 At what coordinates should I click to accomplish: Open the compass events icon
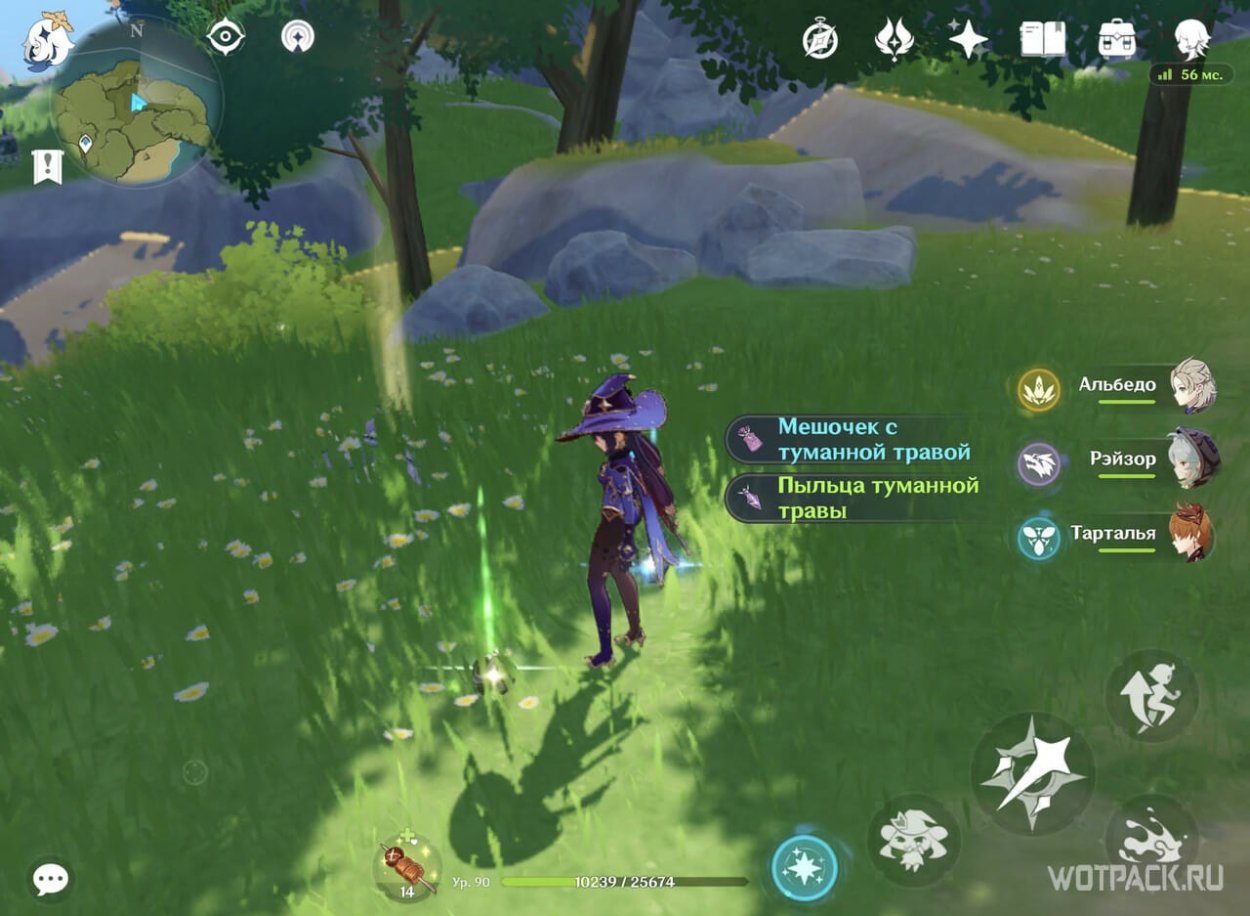click(x=820, y=40)
